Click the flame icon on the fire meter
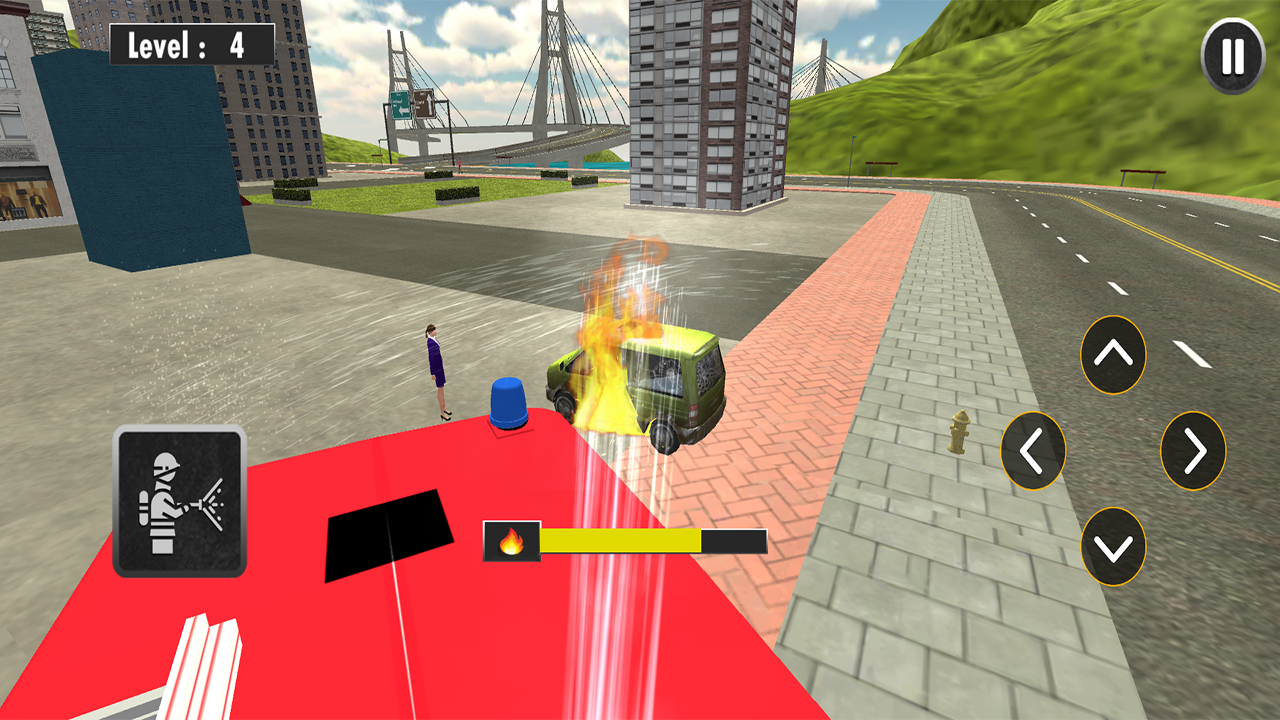Screen dimensions: 1280x720 (513, 541)
